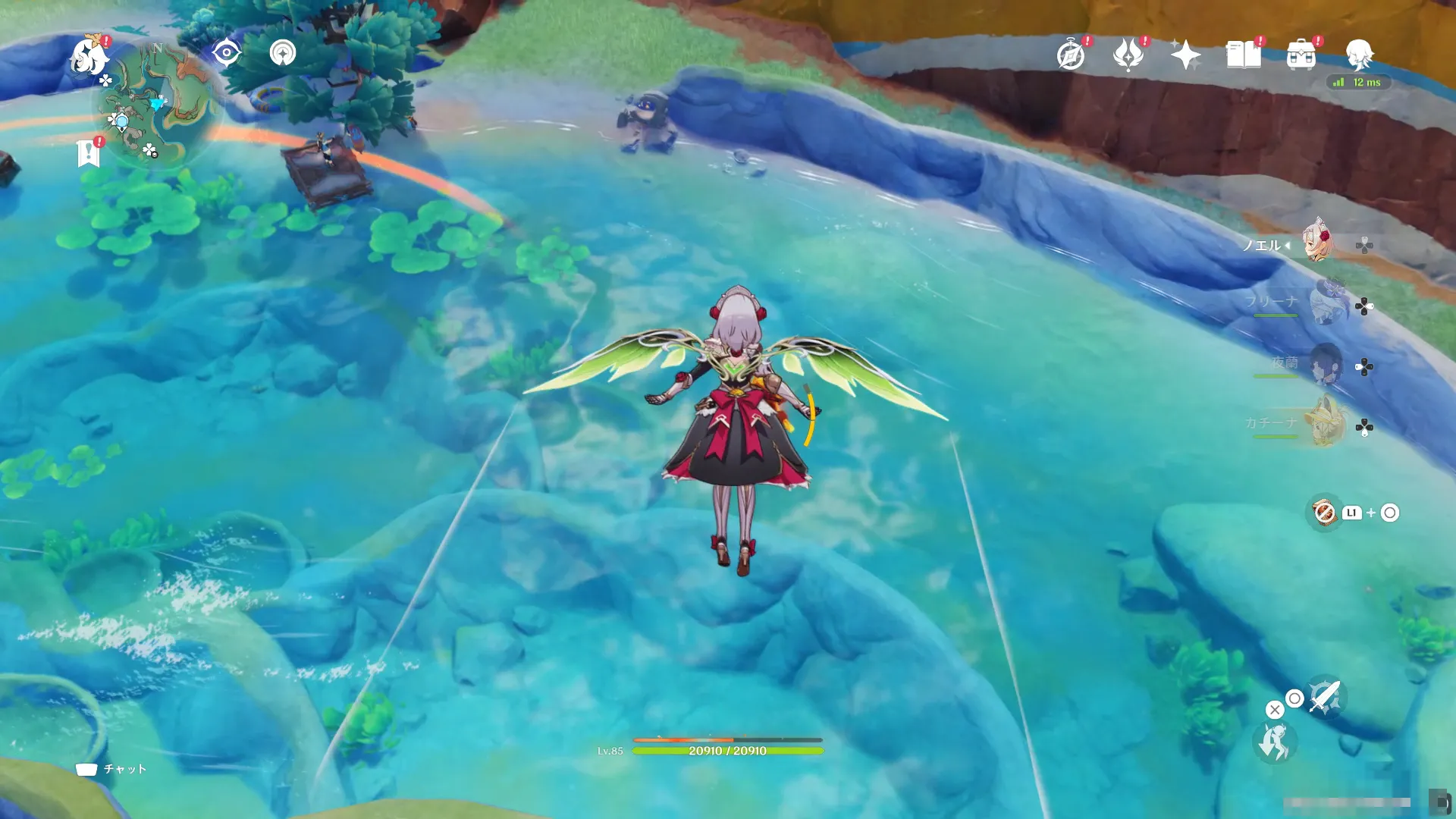Open the backpack inventory icon

(x=1301, y=55)
